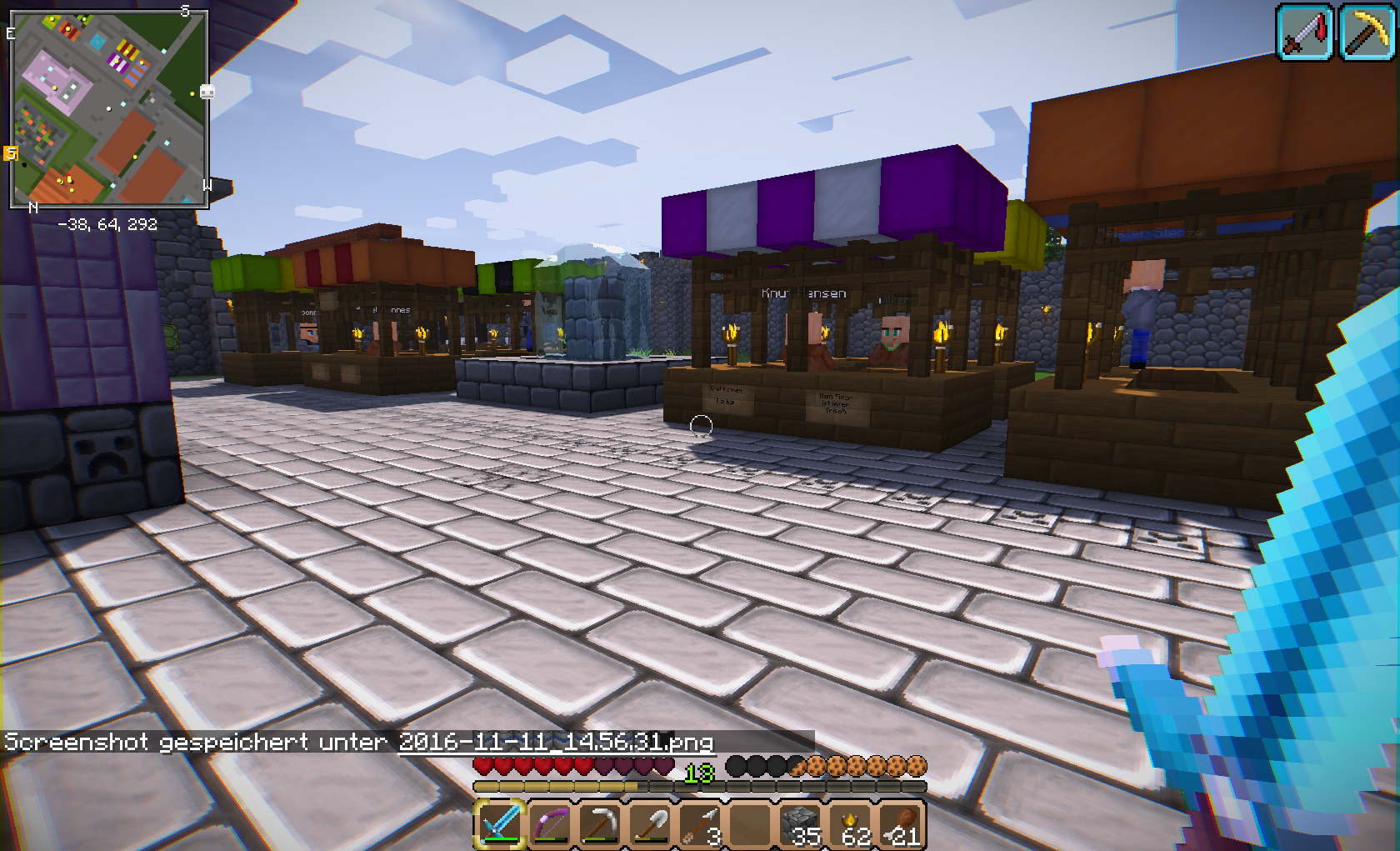The image size is (1400, 851).
Task: Click the bloody sword status icon
Action: point(1304,33)
